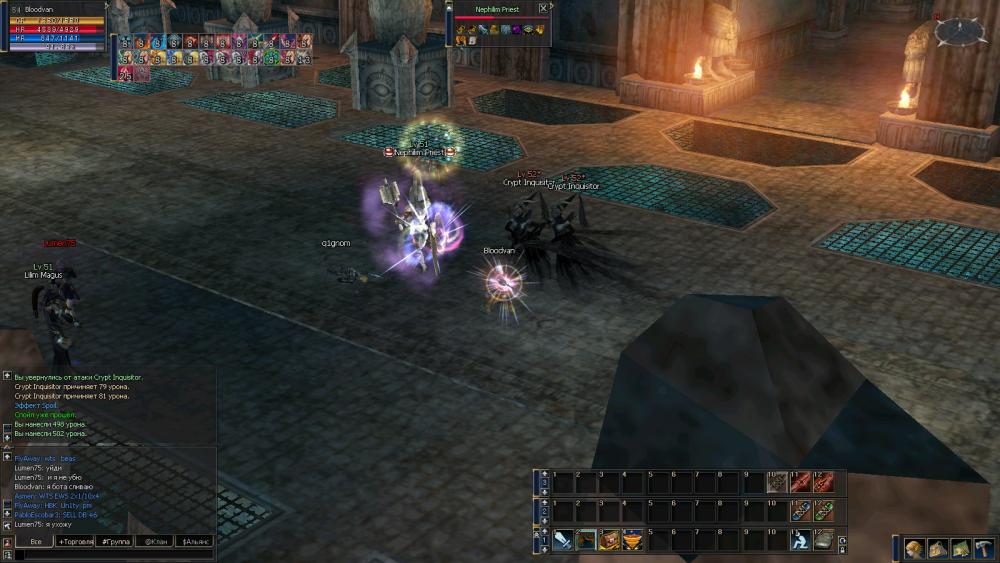Image resolution: width=1000 pixels, height=563 pixels.
Task: Use the sword attack skill in hotbar slot 1
Action: [563, 540]
